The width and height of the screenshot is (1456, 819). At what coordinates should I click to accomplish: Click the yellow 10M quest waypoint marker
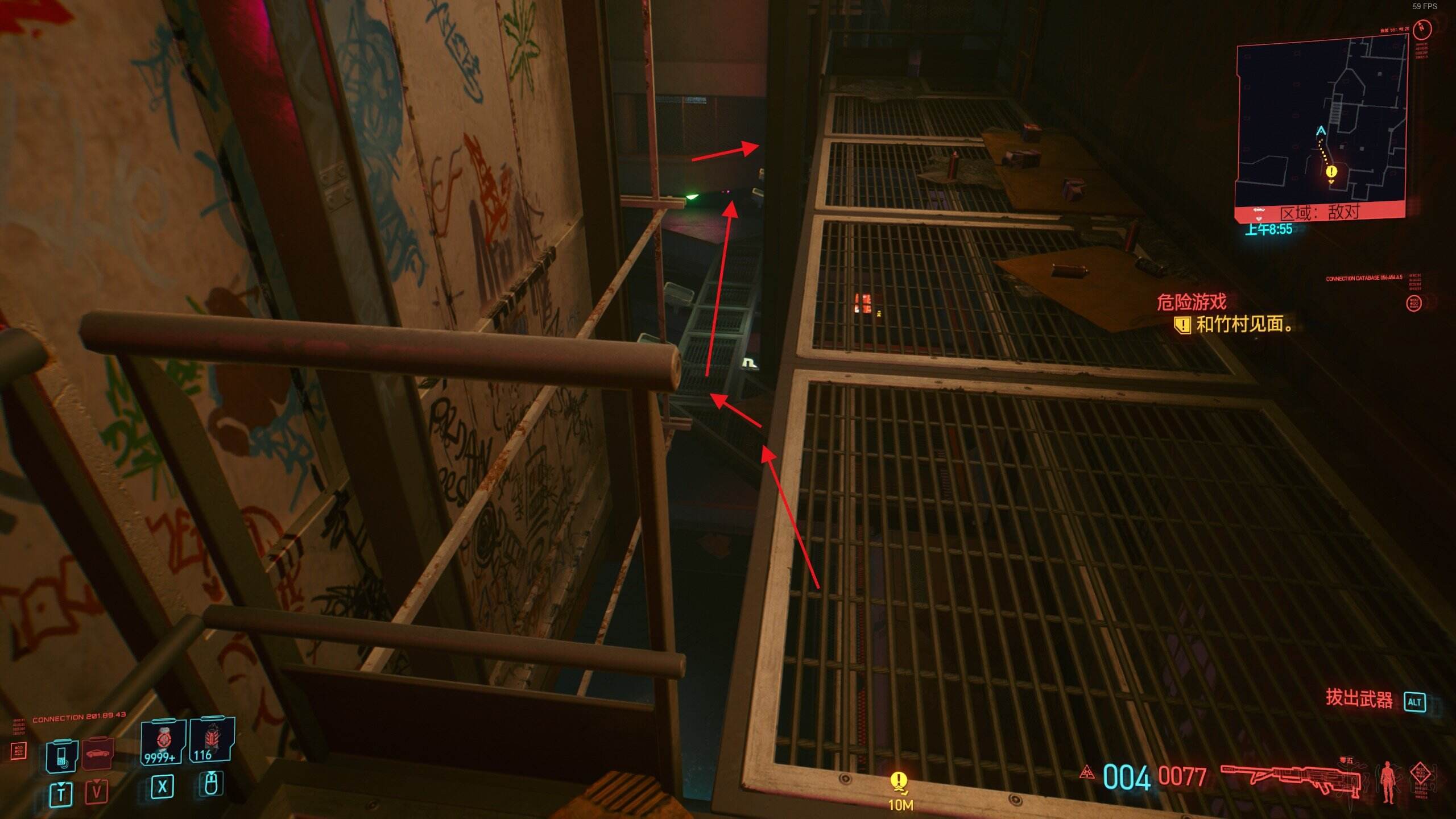coord(899,784)
